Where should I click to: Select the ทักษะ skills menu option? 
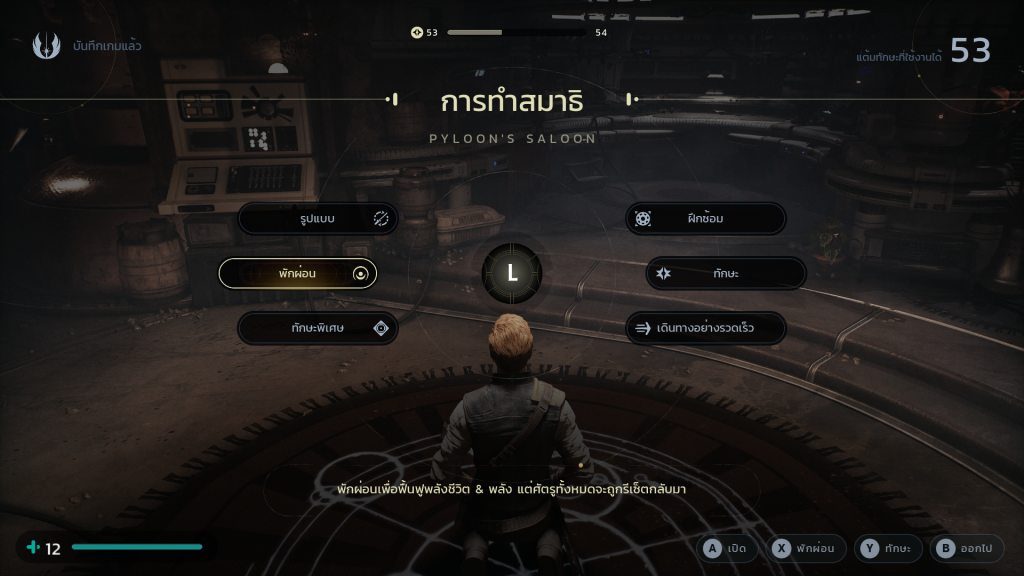click(x=725, y=273)
